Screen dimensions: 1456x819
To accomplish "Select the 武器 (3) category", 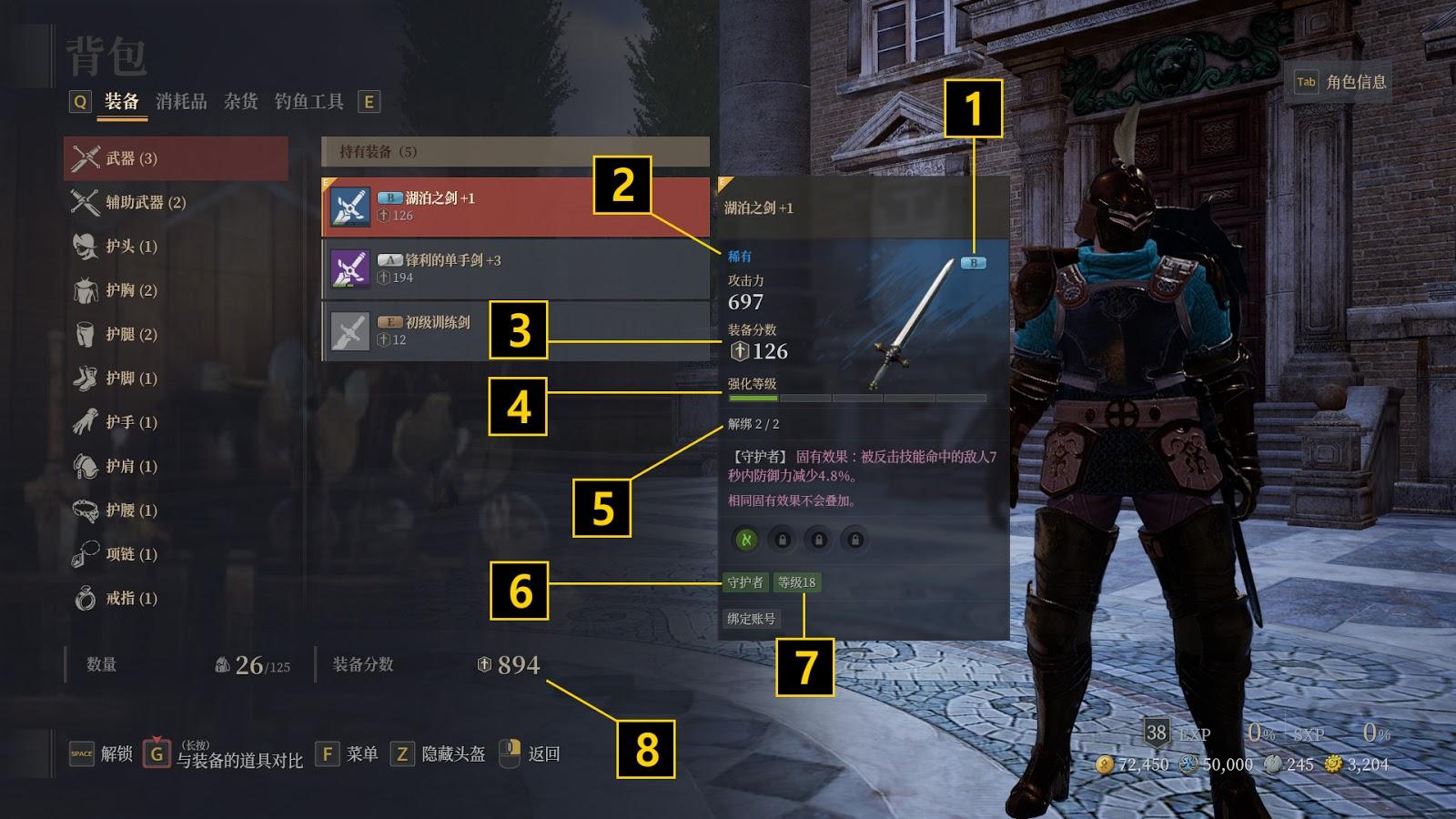I will click(x=176, y=158).
